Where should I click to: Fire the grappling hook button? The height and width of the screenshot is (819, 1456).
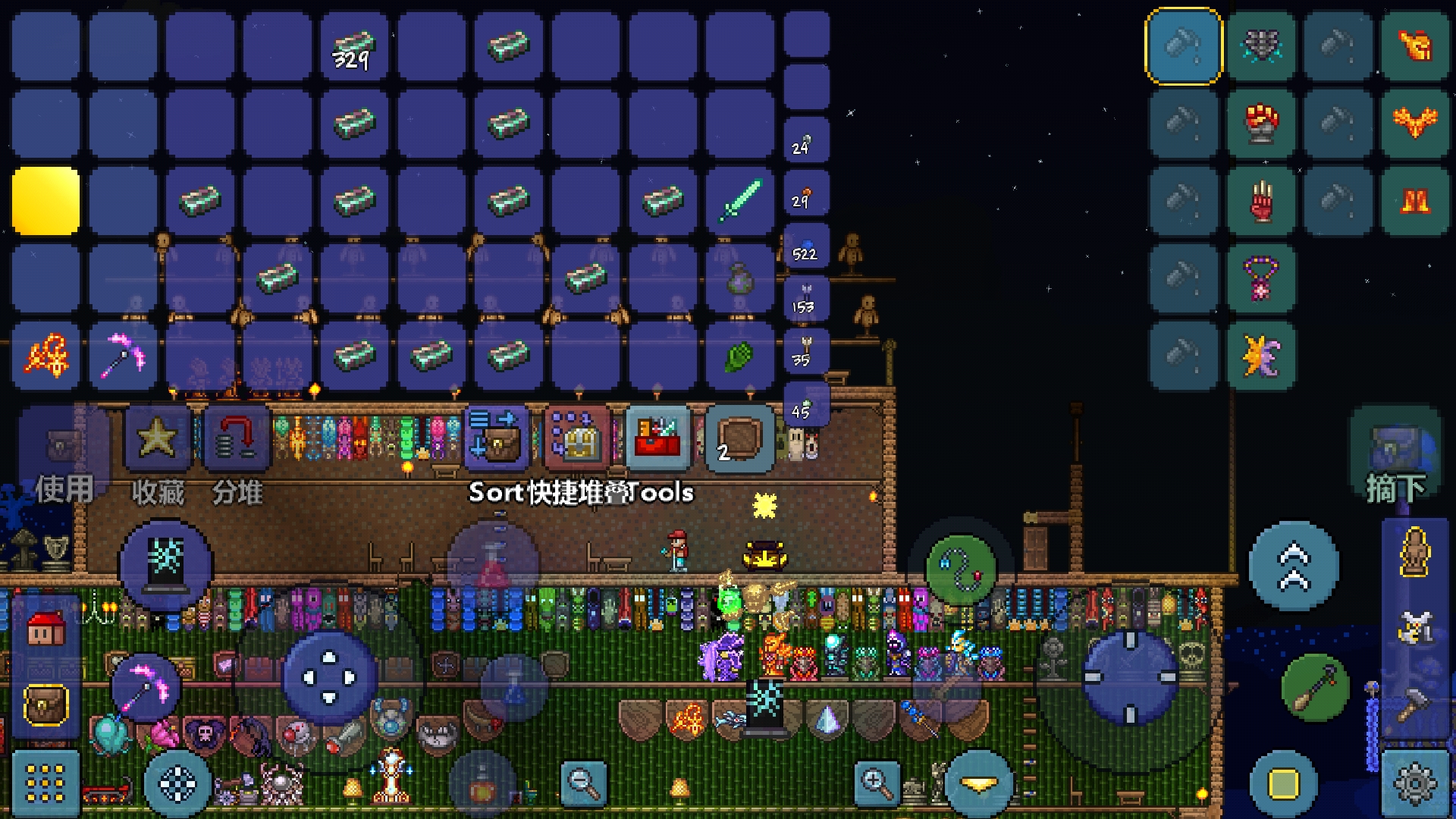pyautogui.click(x=962, y=569)
